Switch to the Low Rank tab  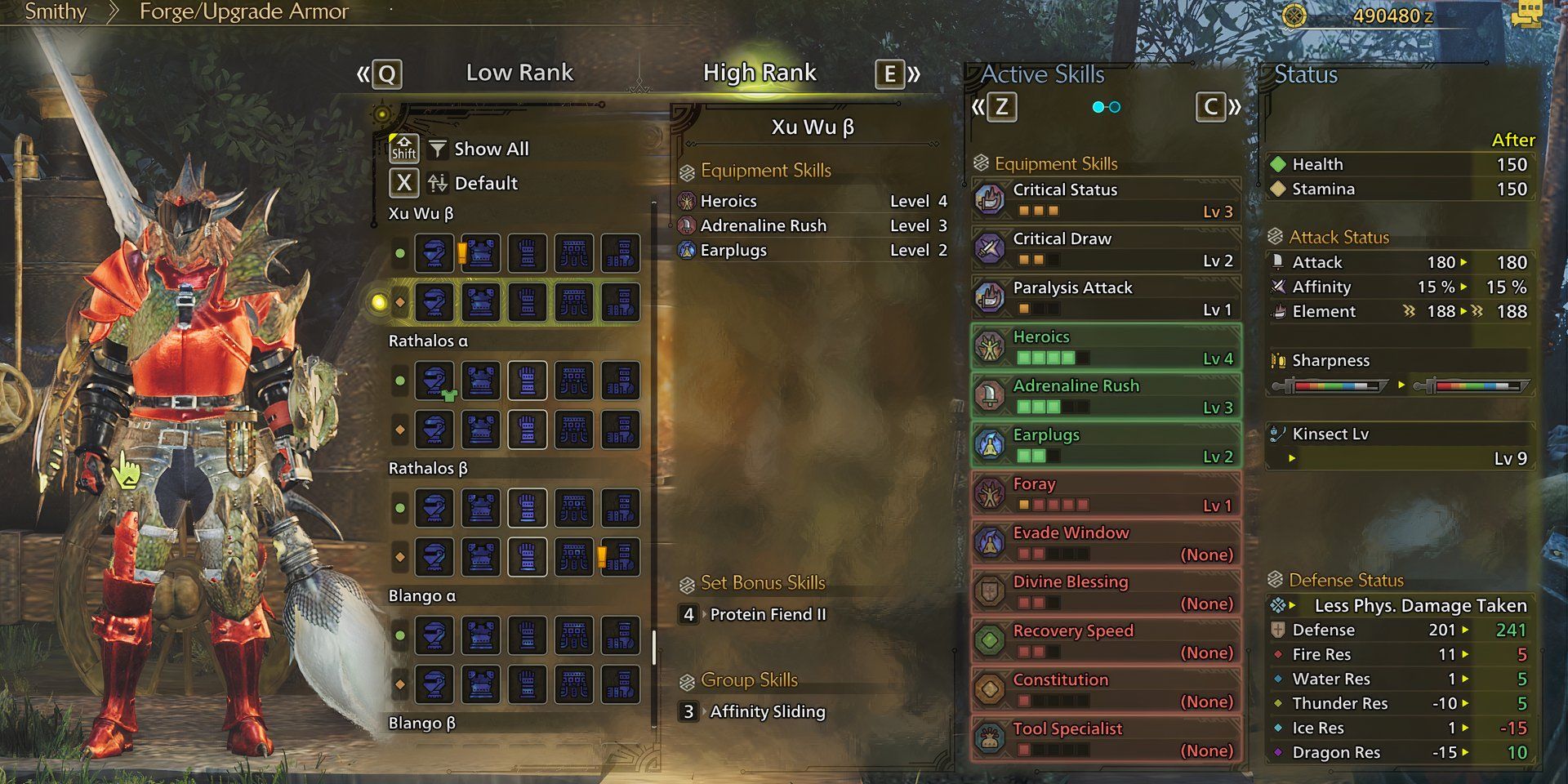(x=520, y=73)
